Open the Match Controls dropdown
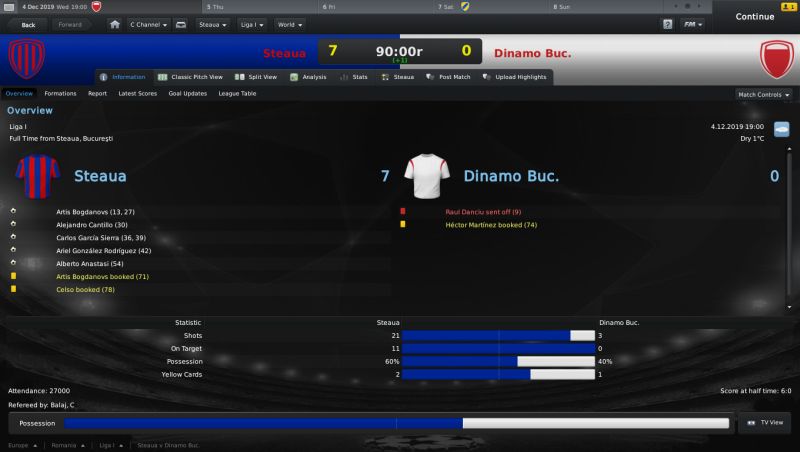 (x=763, y=95)
